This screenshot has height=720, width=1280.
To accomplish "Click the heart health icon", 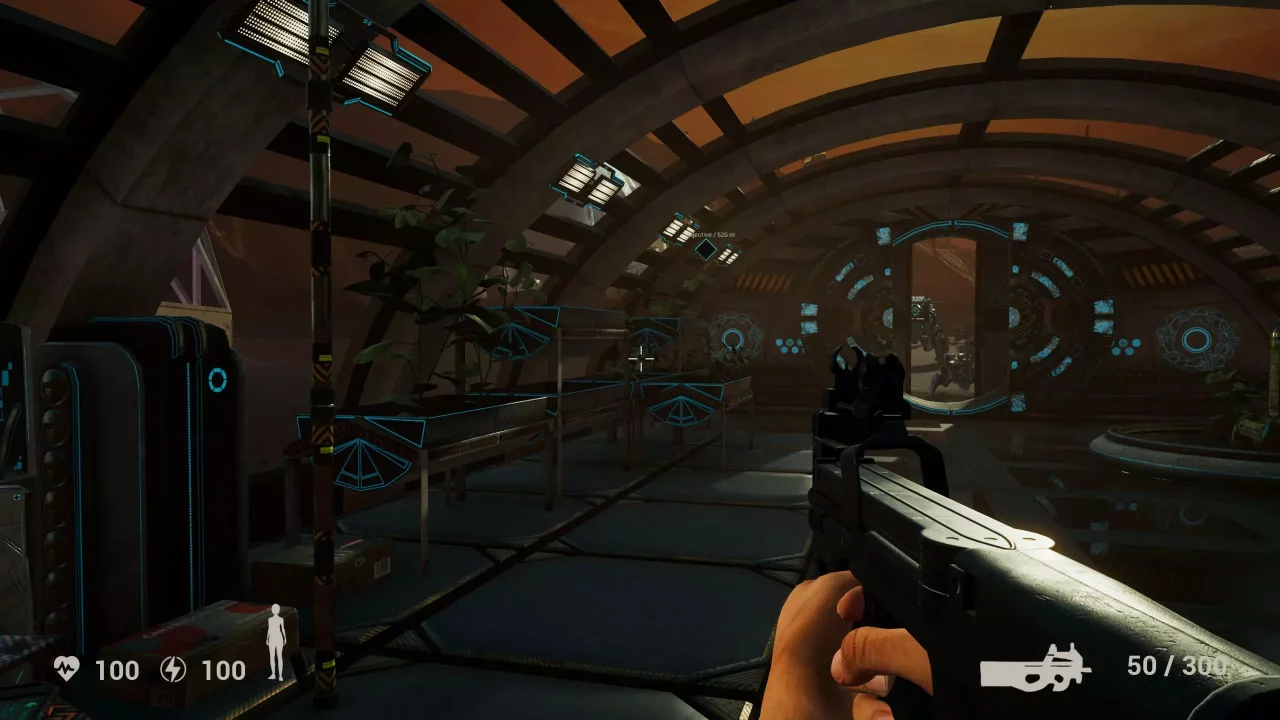I will [x=67, y=669].
